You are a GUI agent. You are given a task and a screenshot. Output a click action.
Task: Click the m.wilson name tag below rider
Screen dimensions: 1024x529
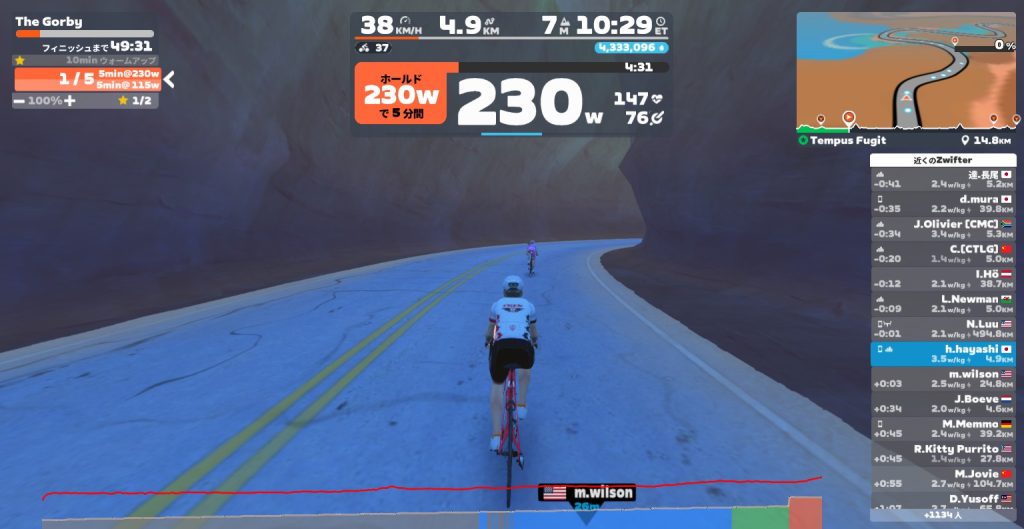point(586,493)
